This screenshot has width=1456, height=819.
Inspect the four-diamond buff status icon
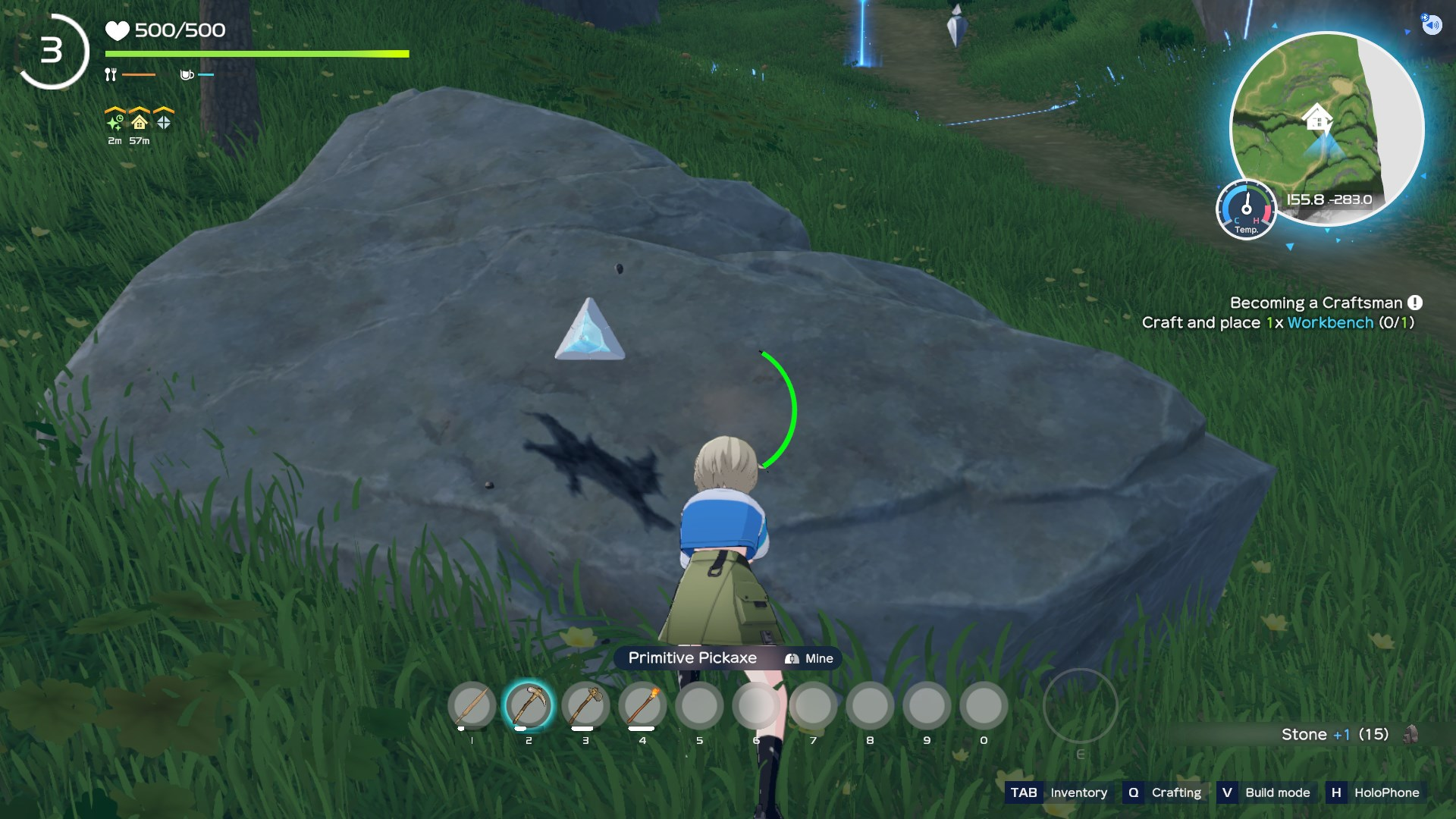(x=164, y=121)
